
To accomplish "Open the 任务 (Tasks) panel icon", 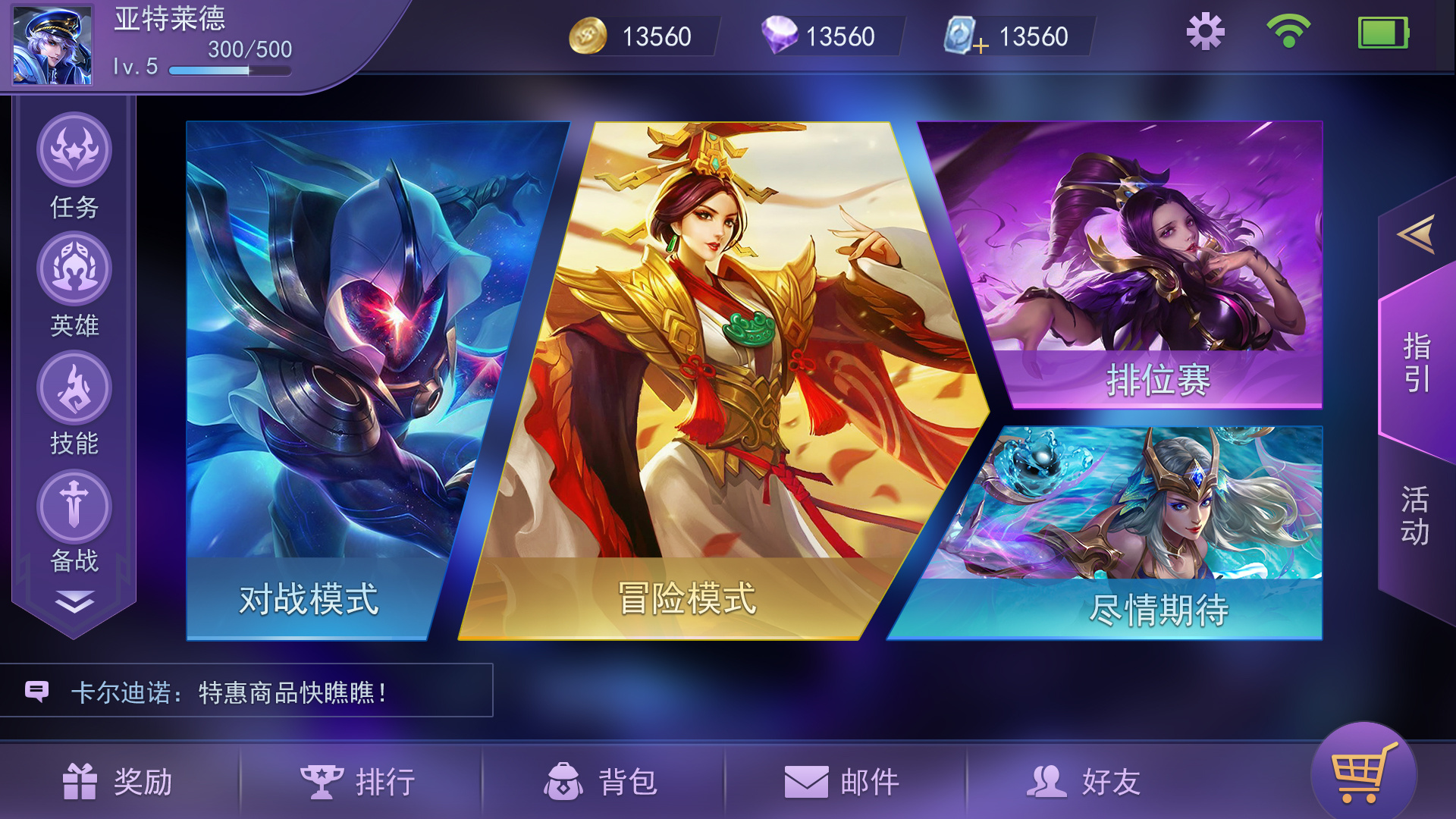I will (x=74, y=149).
